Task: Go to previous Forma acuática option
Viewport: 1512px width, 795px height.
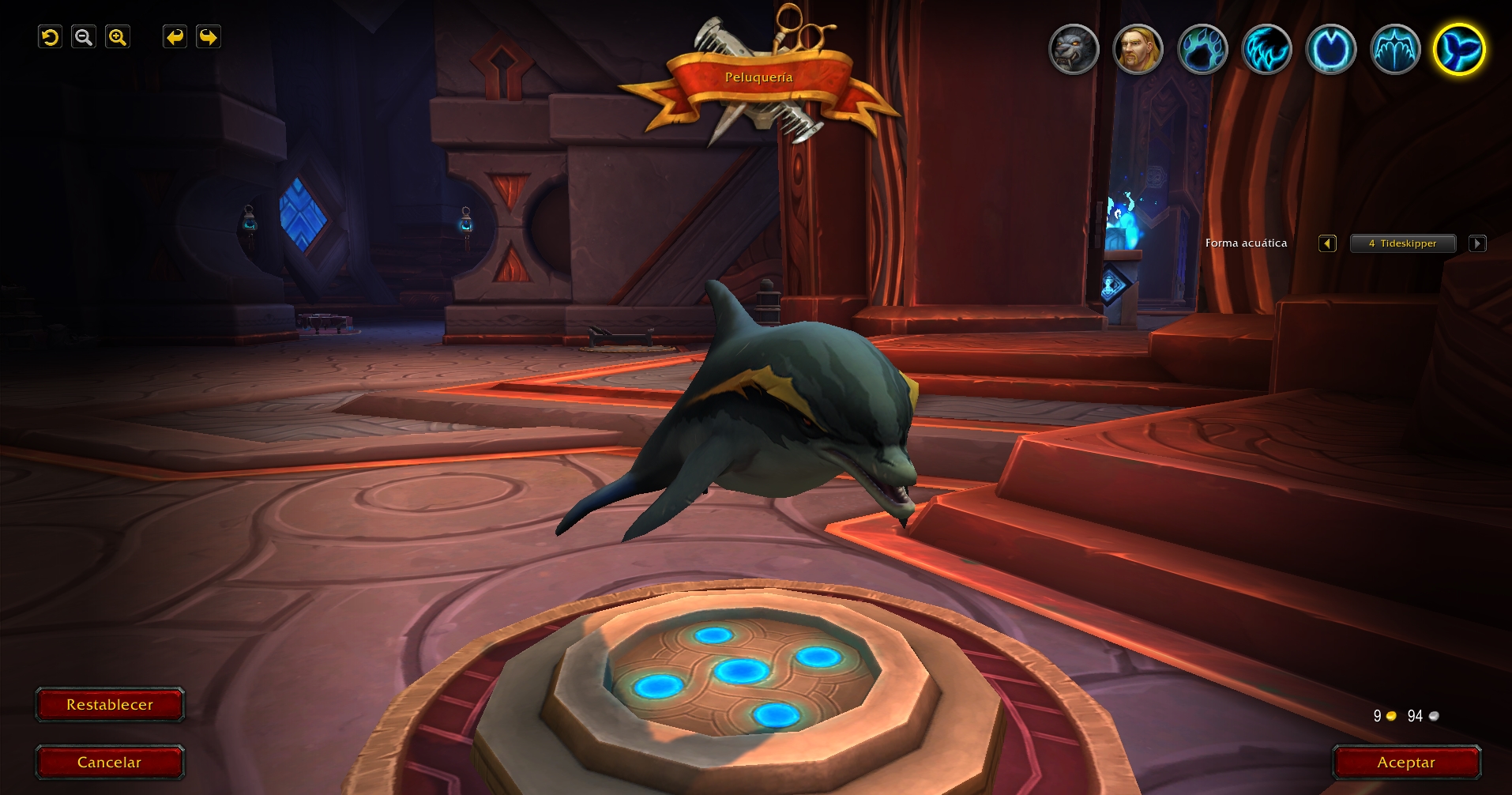Action: pos(1327,243)
